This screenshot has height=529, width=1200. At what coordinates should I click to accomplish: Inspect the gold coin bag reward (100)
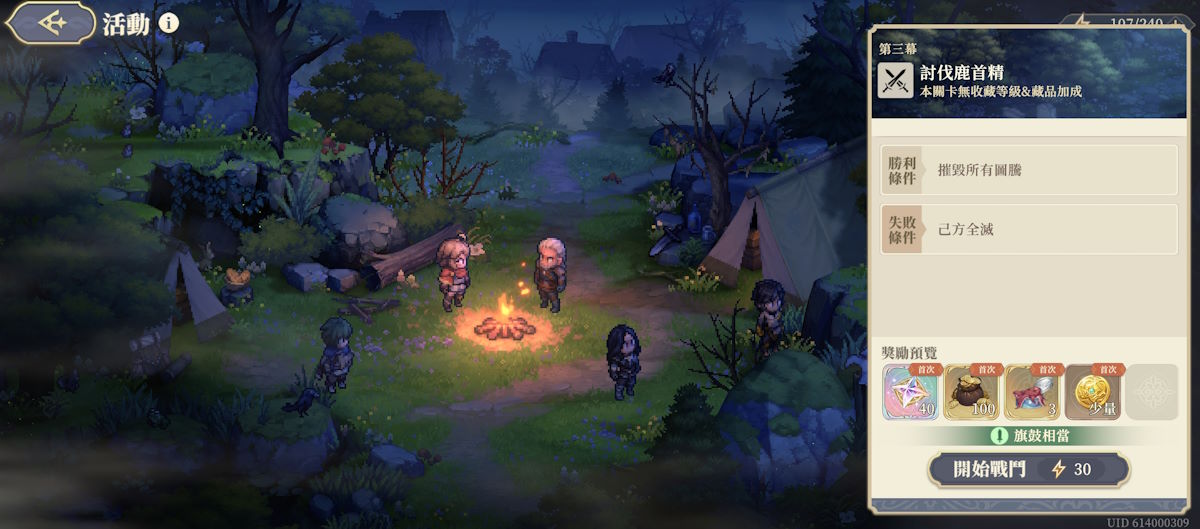click(972, 391)
